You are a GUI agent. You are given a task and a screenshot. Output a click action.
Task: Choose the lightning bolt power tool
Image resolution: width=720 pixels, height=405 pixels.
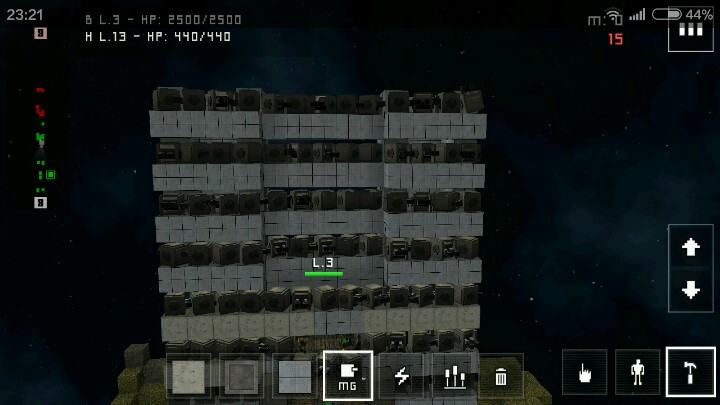click(401, 376)
